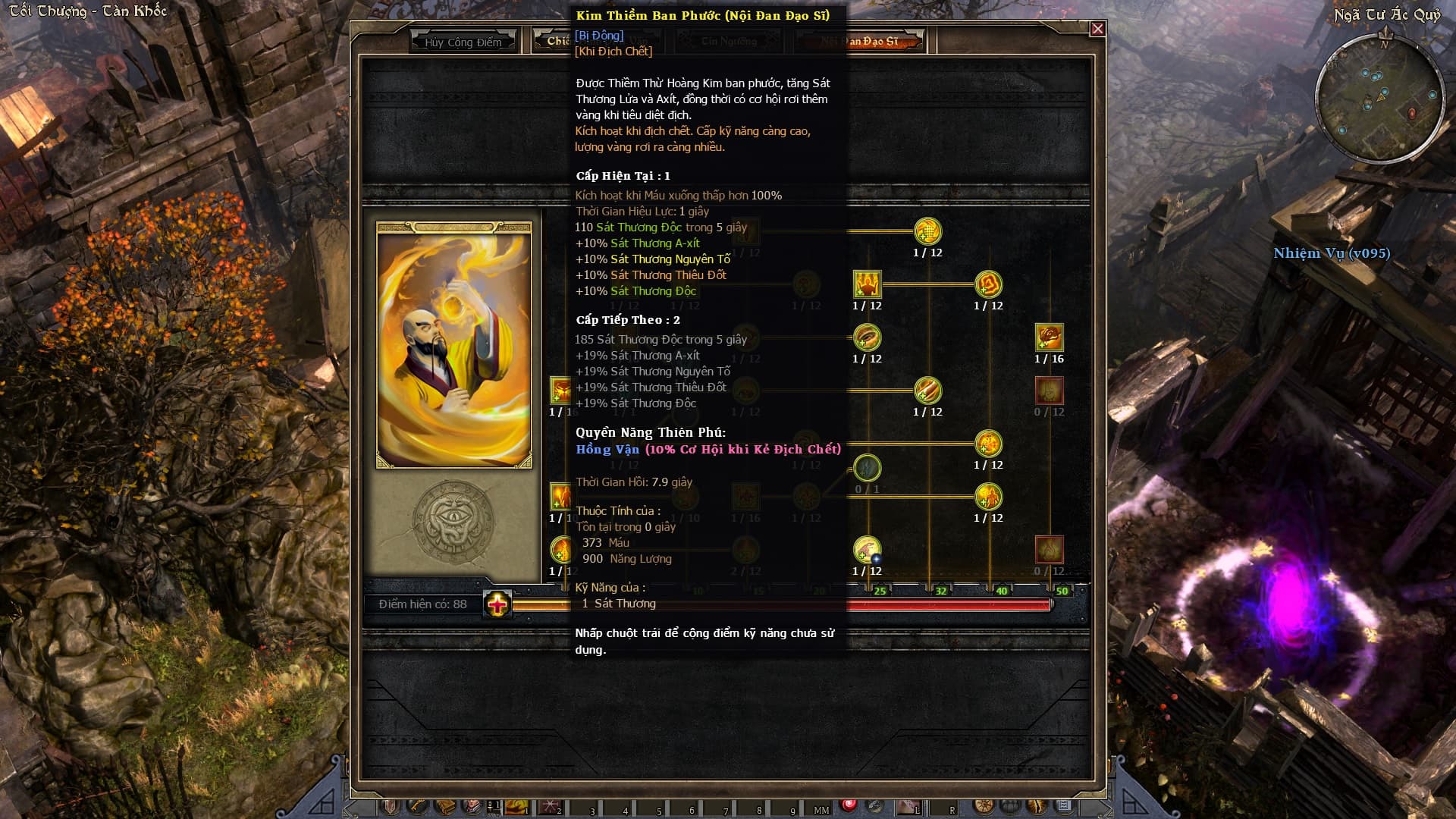Image resolution: width=1456 pixels, height=819 pixels.
Task: Use the red health potion icon
Action: (x=849, y=805)
